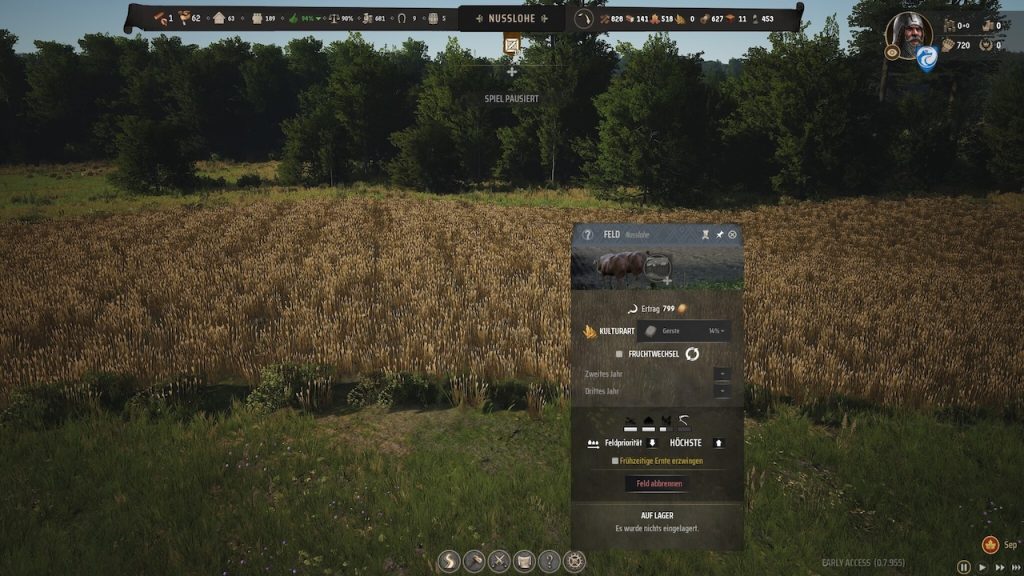Open the road building tool
Image resolution: width=1024 pixels, height=576 pixels.
[450, 561]
